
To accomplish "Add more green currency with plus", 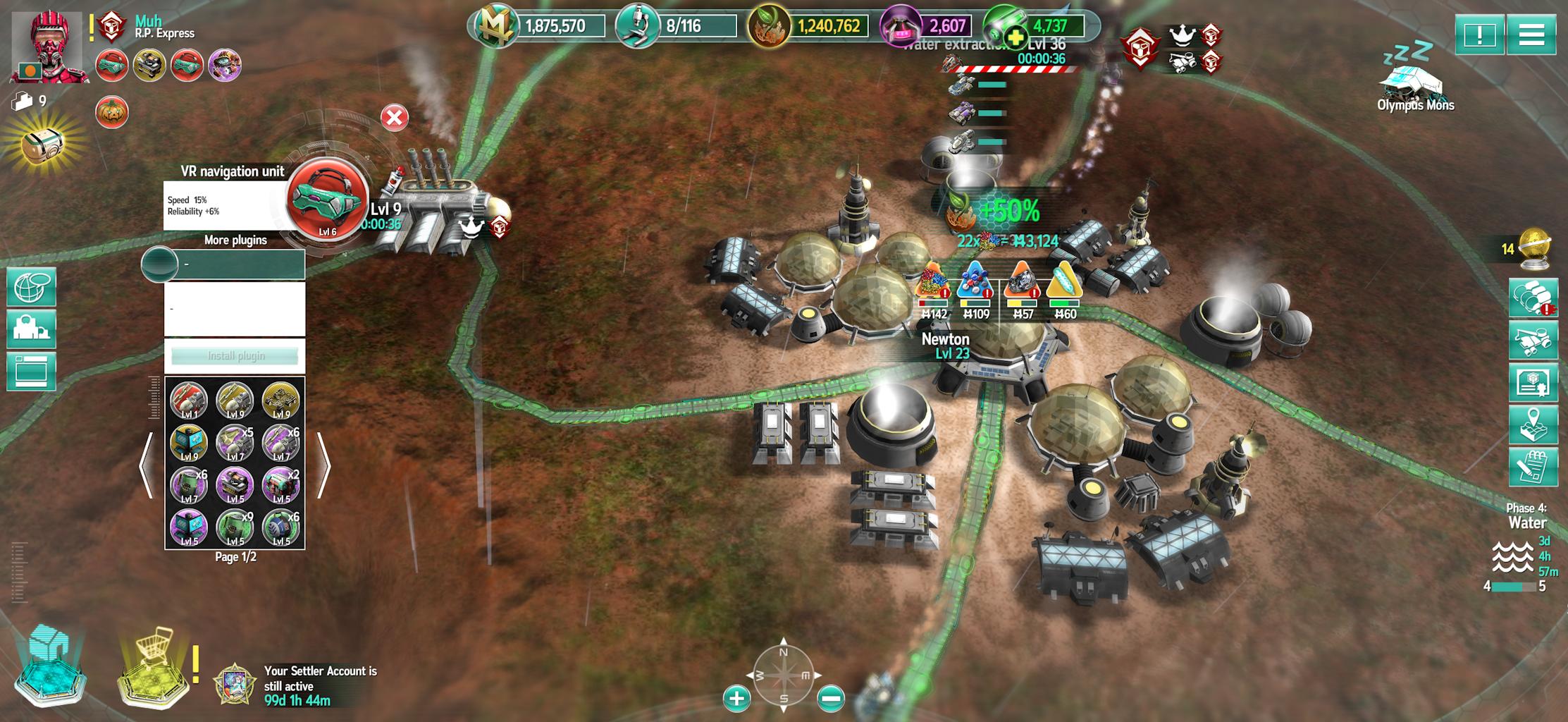I will pos(1016,37).
